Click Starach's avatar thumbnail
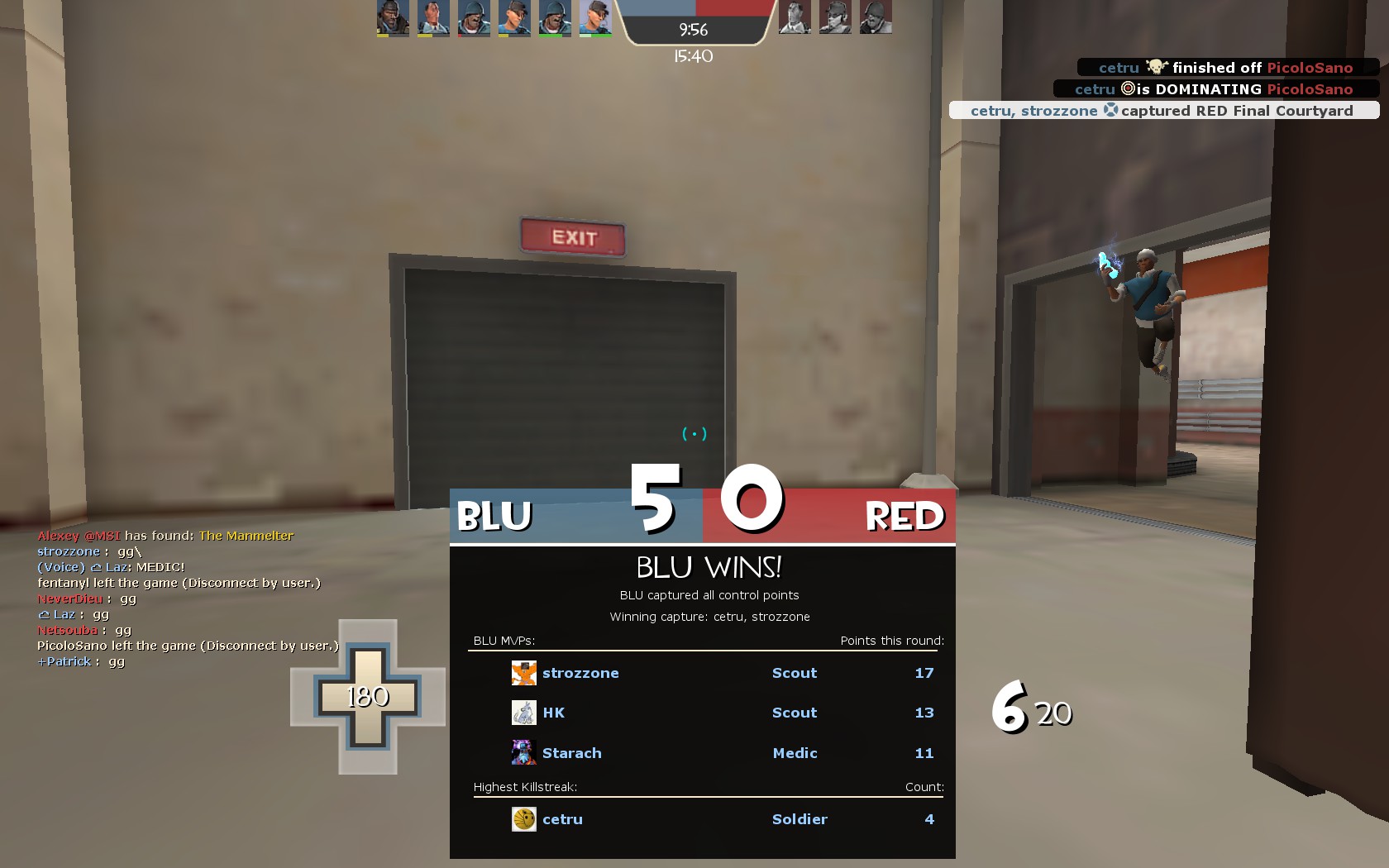The height and width of the screenshot is (868, 1389). coord(523,753)
